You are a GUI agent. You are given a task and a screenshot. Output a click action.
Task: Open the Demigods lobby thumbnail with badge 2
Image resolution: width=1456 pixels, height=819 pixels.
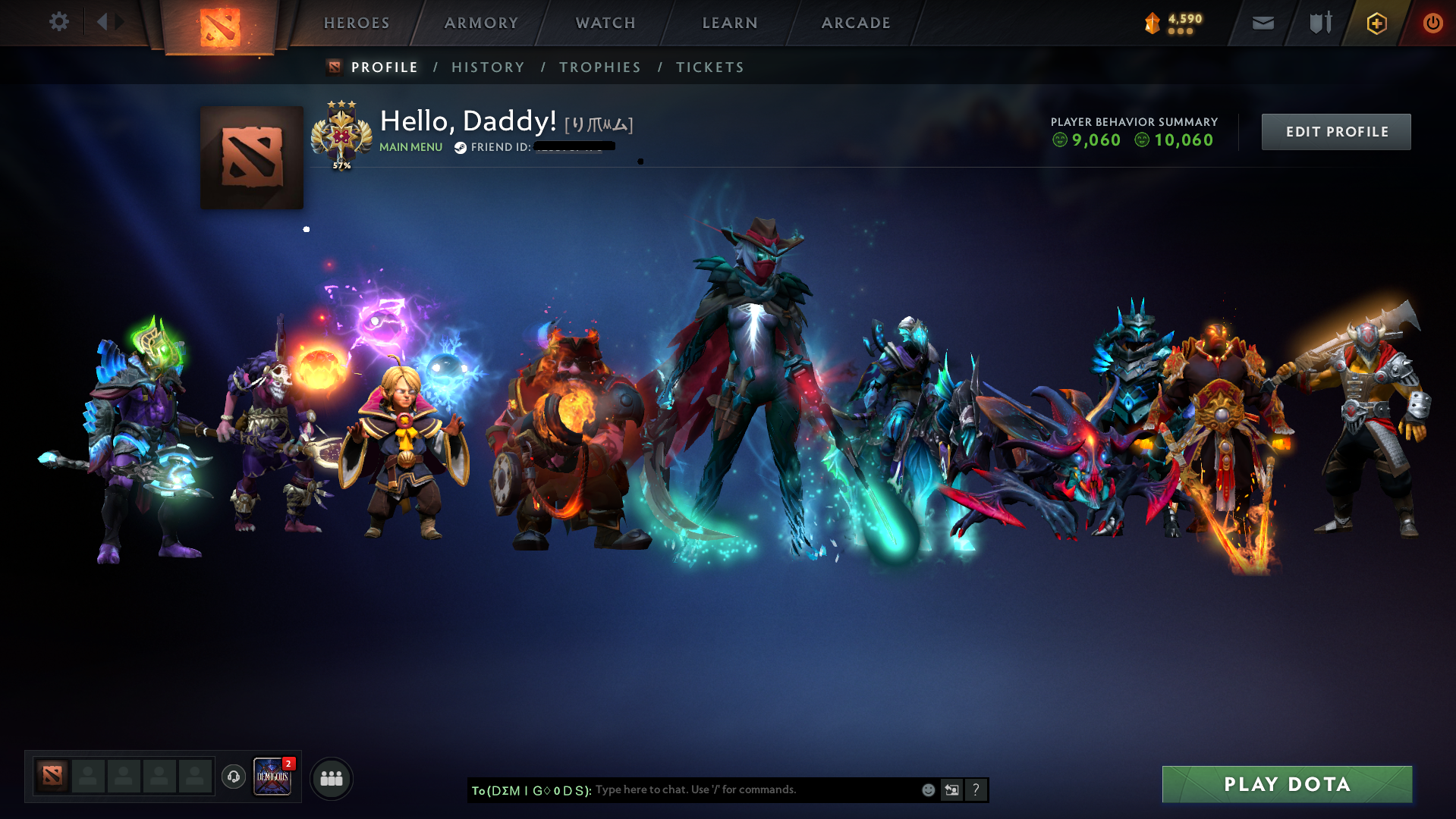click(272, 777)
